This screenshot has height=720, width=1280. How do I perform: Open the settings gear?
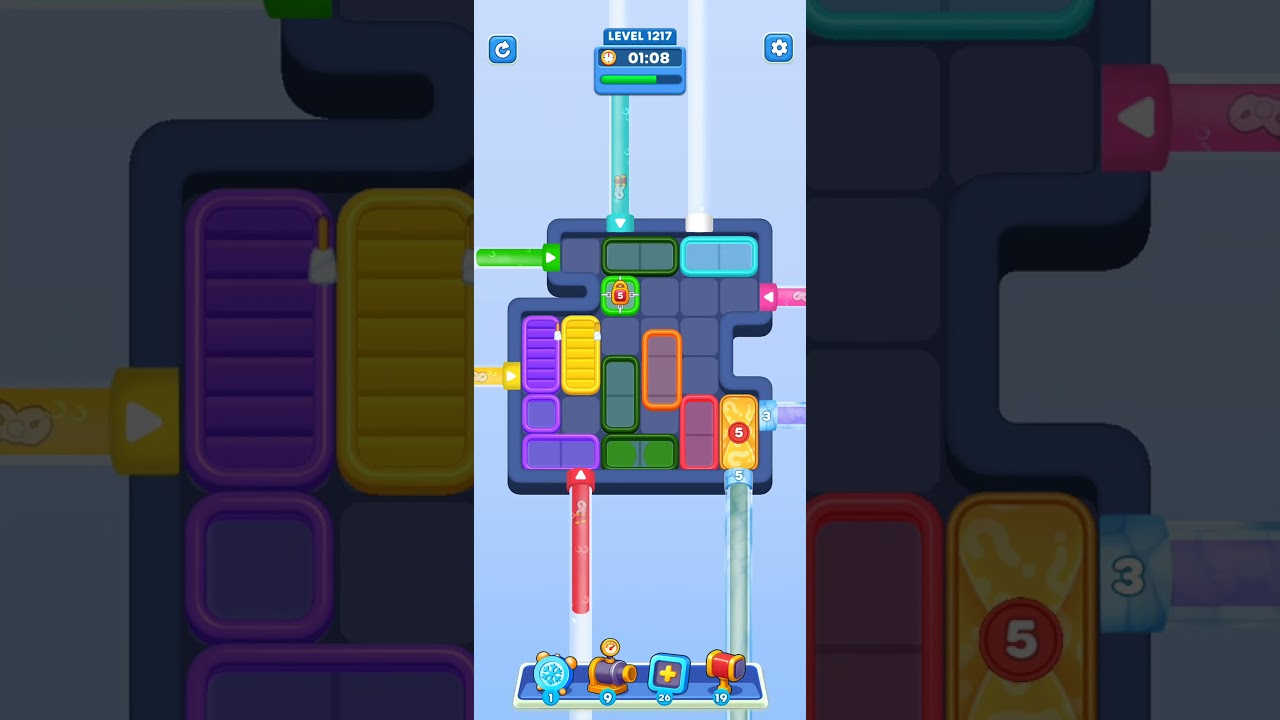tap(778, 47)
